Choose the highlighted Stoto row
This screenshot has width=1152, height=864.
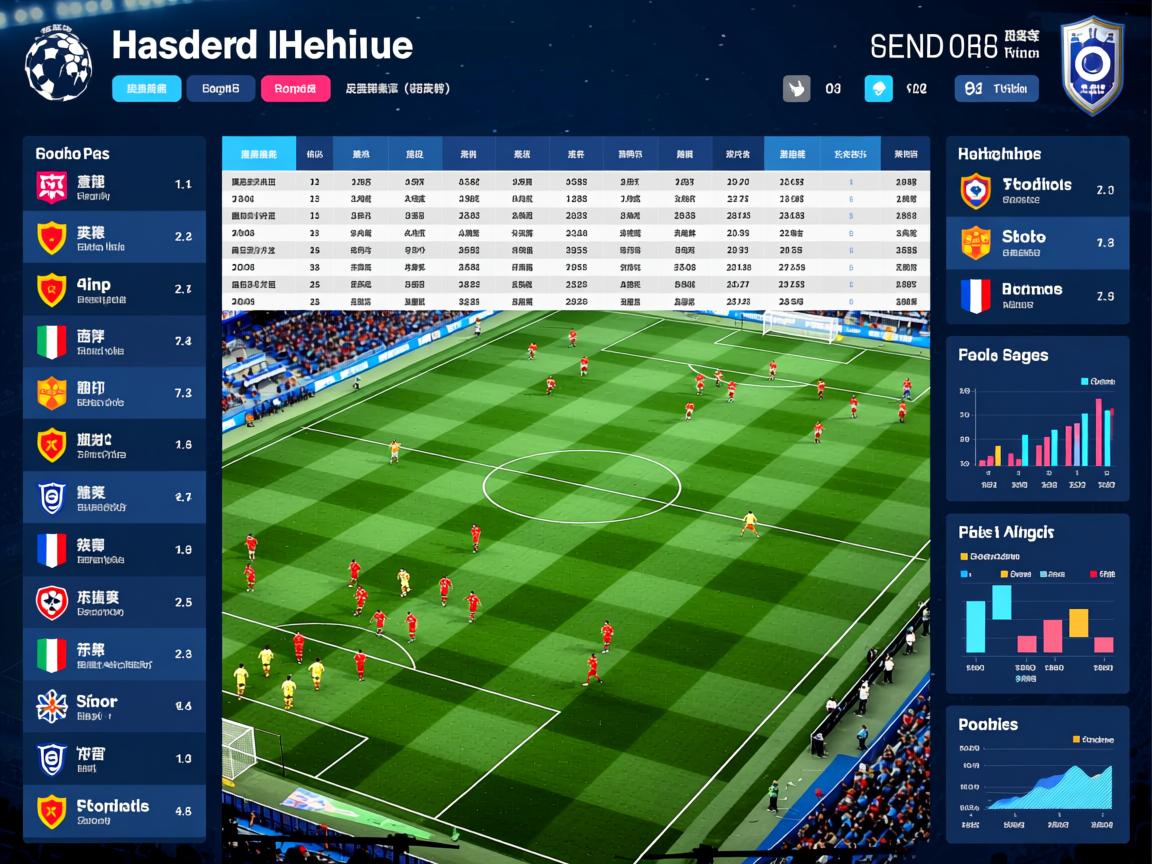point(1037,243)
